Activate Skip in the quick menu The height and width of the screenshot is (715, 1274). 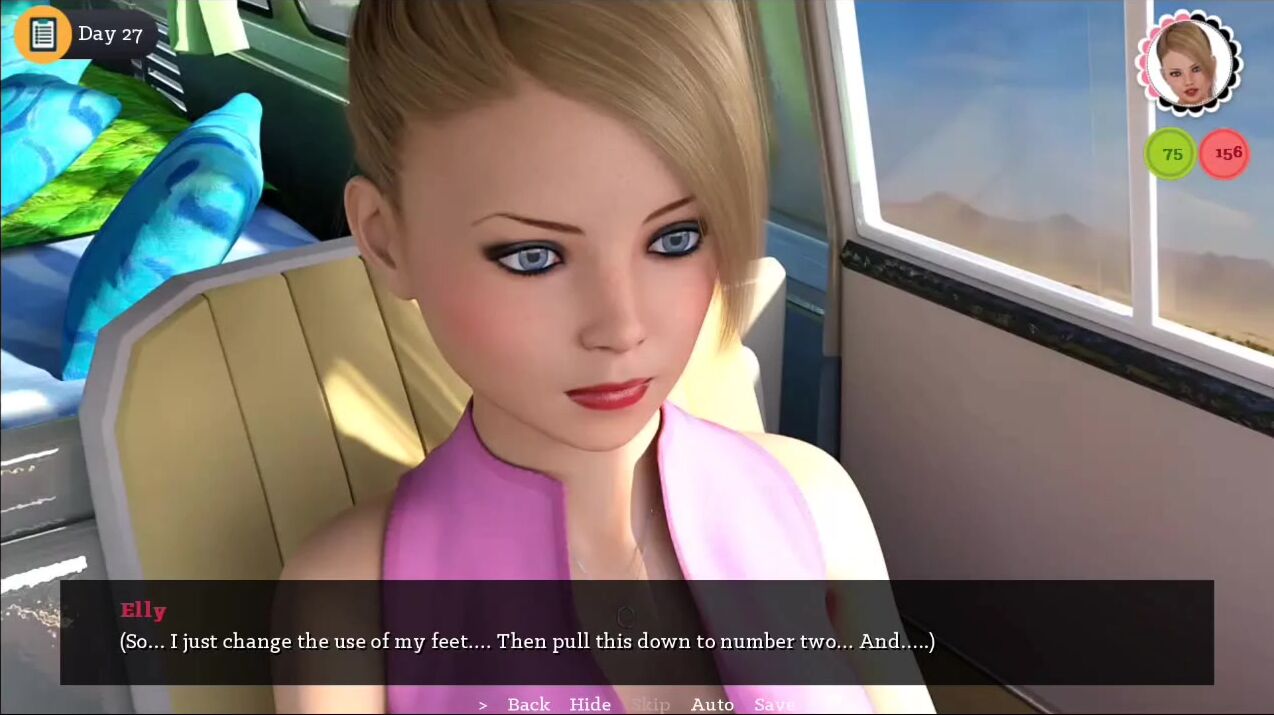[650, 704]
